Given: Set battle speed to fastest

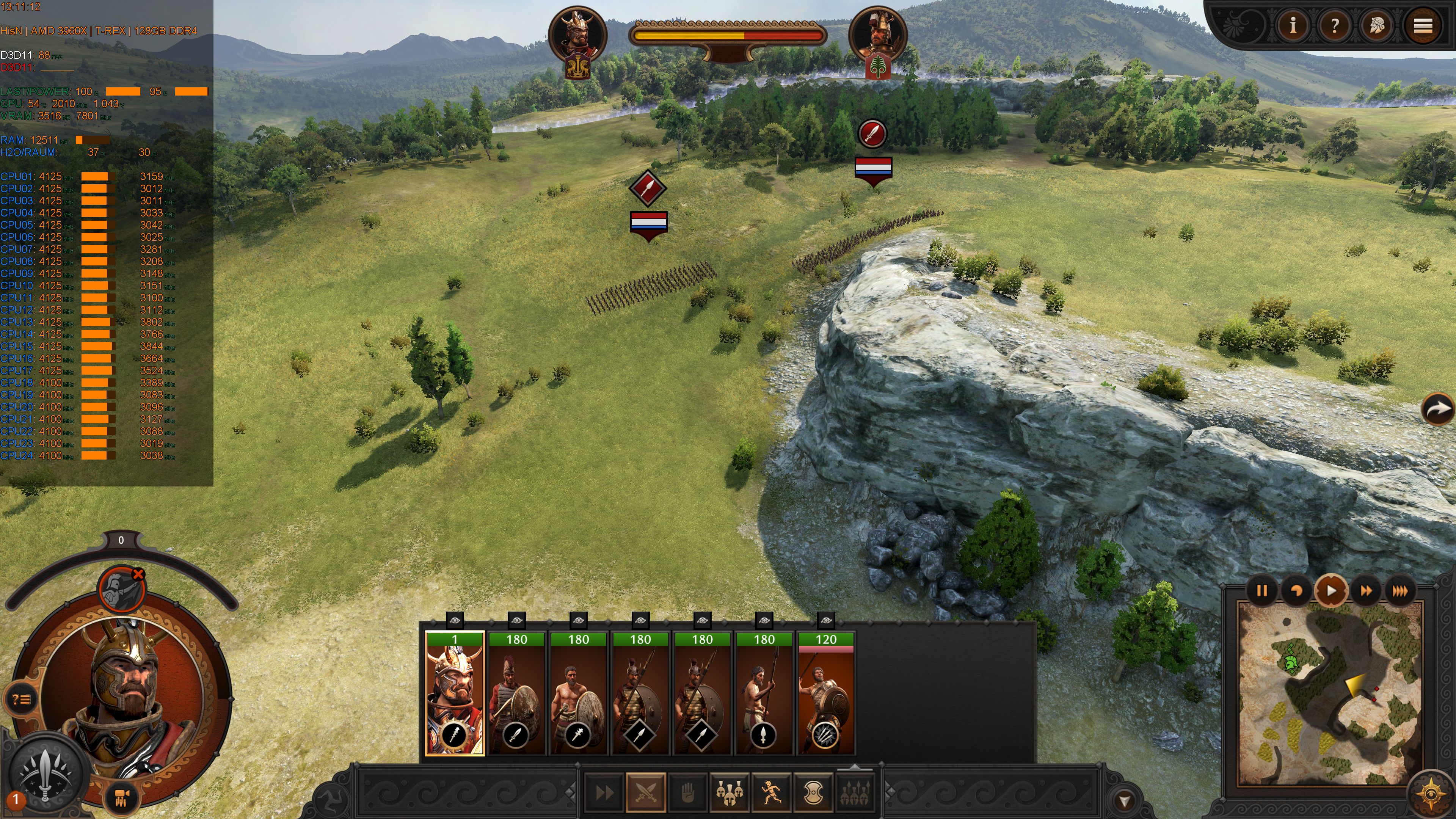Looking at the screenshot, I should click(1400, 591).
